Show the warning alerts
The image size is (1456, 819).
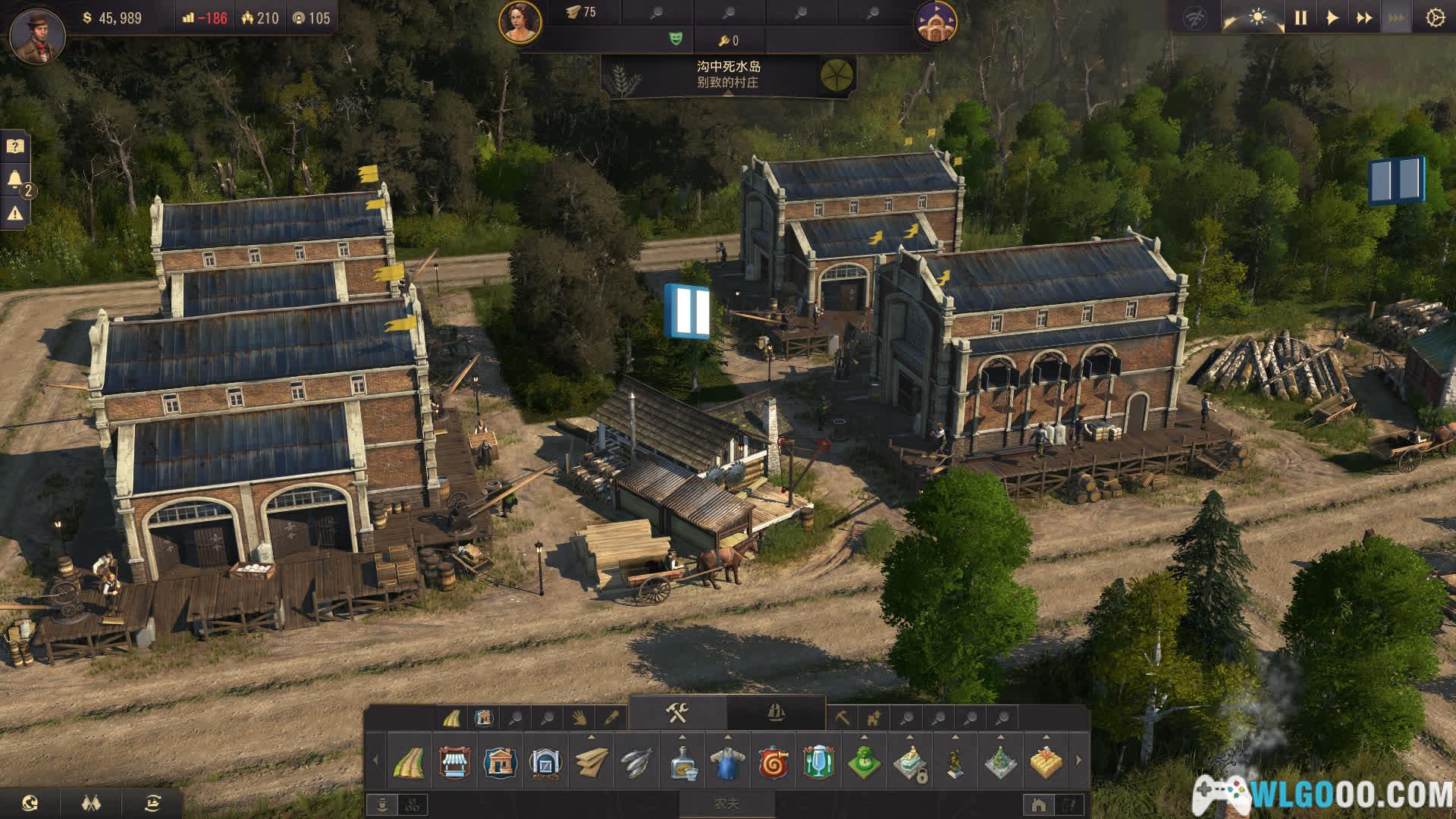(x=15, y=214)
